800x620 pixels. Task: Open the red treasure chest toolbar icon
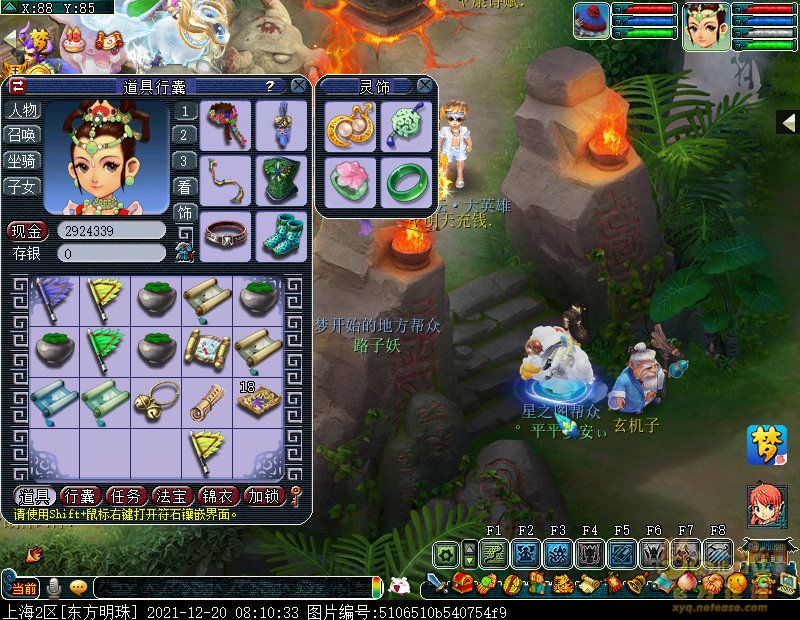(x=462, y=582)
